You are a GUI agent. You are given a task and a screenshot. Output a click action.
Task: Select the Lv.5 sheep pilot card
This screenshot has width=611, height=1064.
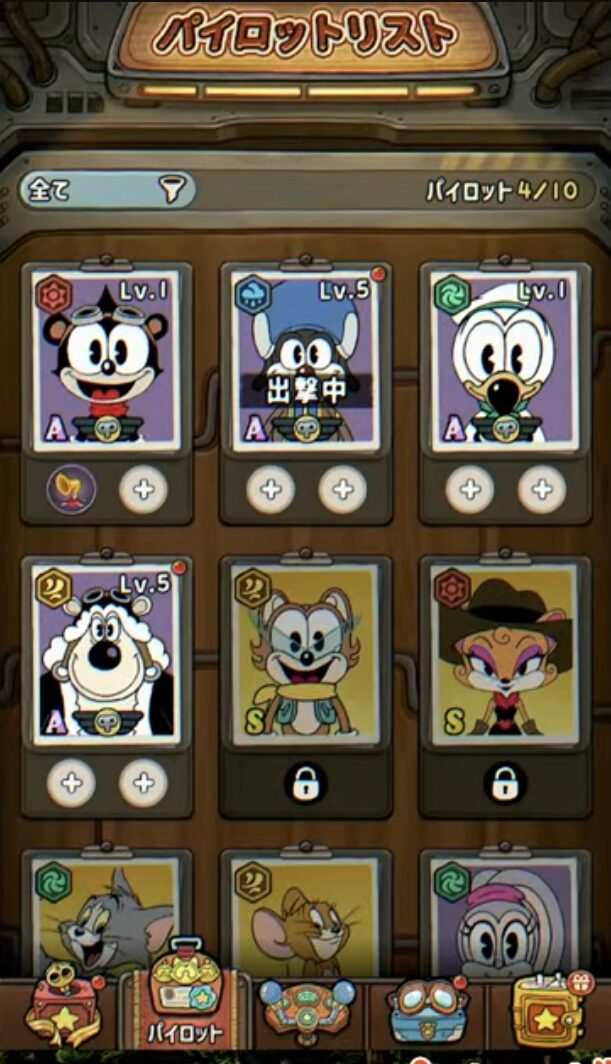106,653
